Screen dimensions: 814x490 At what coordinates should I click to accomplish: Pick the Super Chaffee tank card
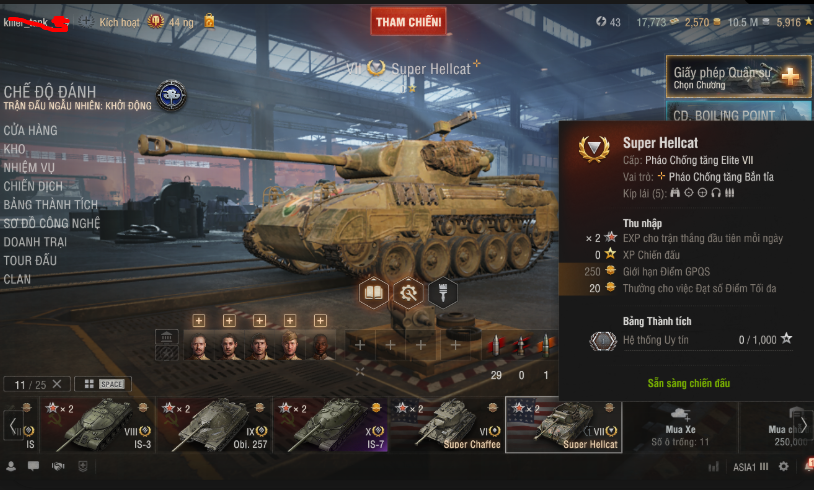pyautogui.click(x=445, y=424)
